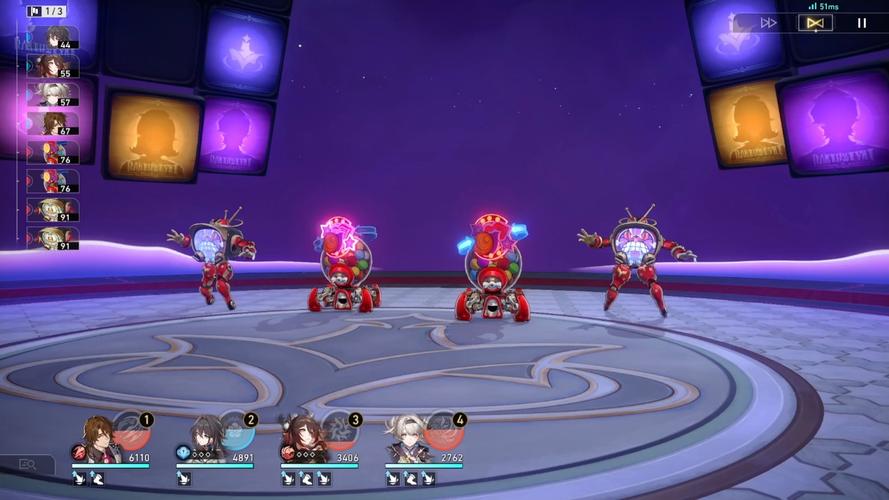Screen dimensions: 889x500
Task: Trigger ultimate number 1
Action: click(131, 431)
